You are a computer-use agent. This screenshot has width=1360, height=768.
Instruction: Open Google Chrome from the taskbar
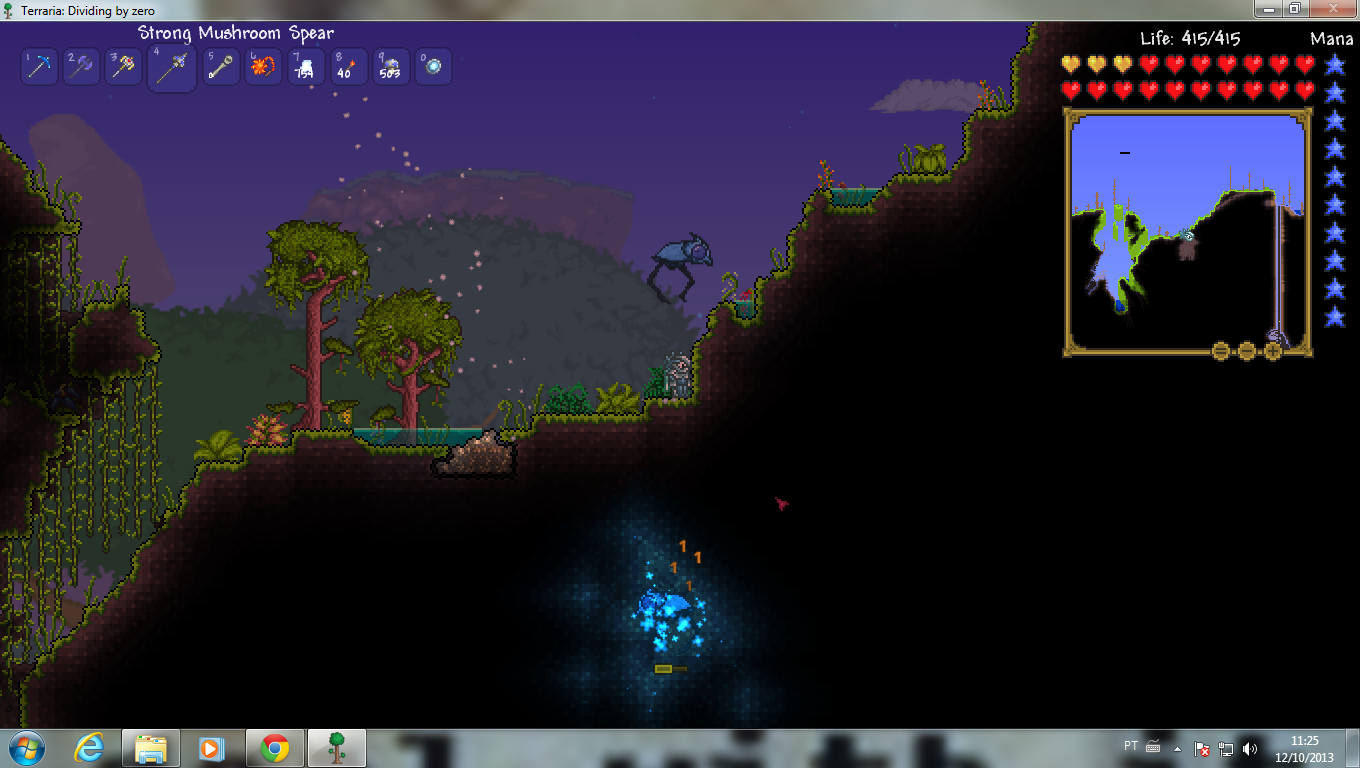[x=274, y=747]
